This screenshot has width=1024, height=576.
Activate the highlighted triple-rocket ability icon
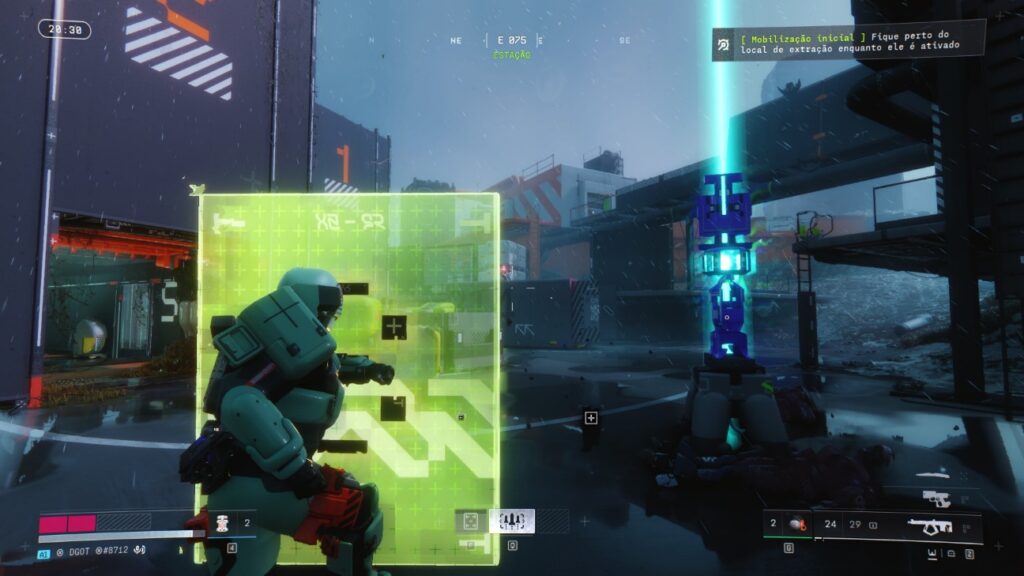click(x=512, y=521)
